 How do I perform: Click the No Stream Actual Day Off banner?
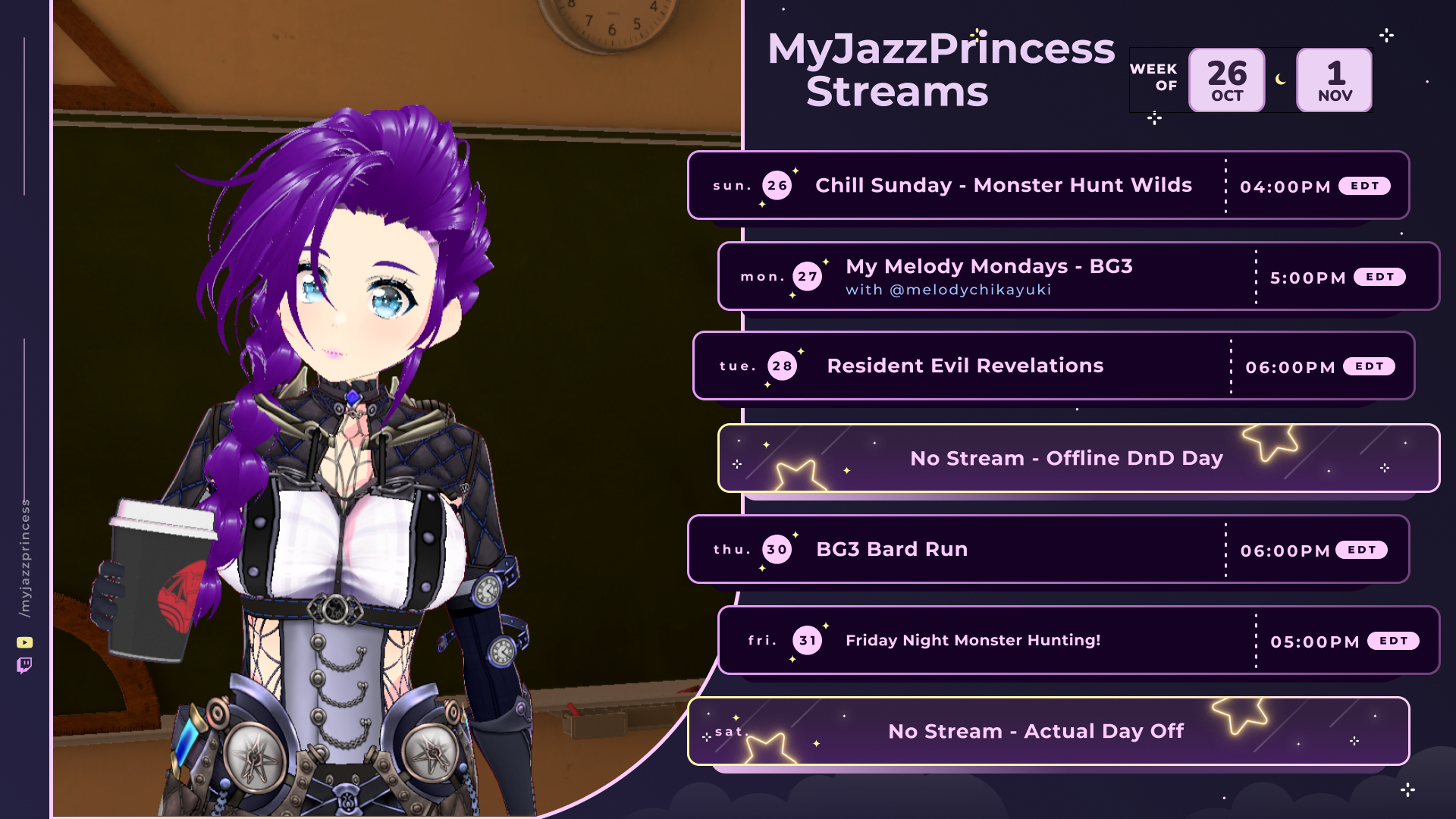point(1036,732)
